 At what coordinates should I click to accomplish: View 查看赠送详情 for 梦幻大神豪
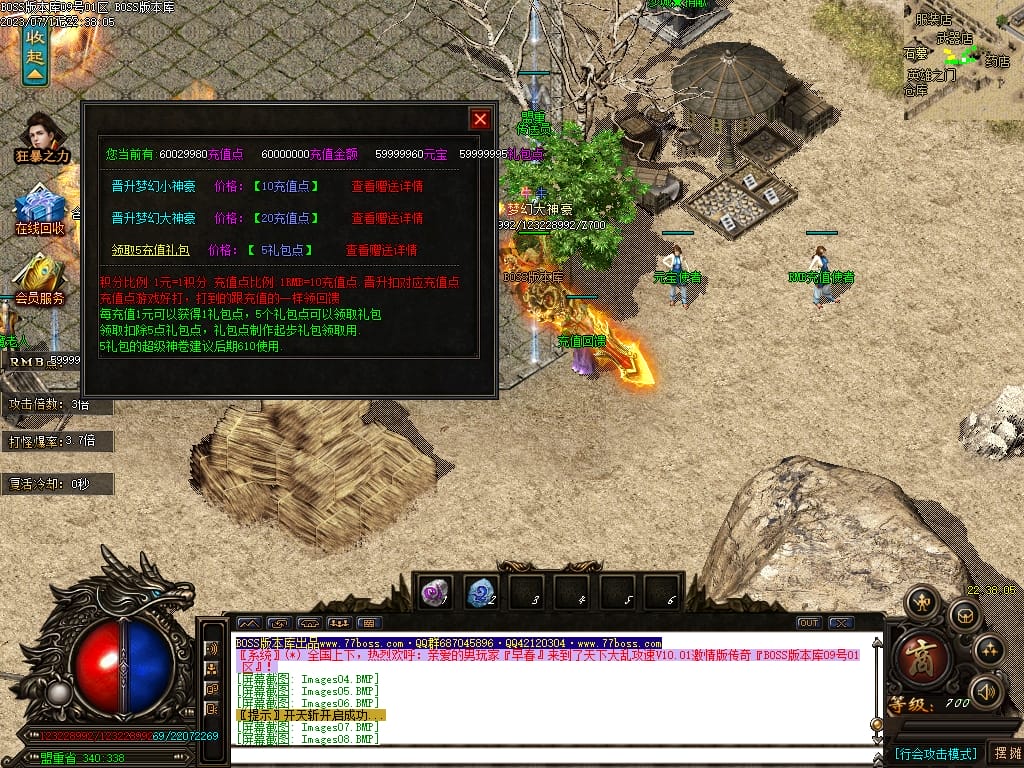pyautogui.click(x=387, y=218)
